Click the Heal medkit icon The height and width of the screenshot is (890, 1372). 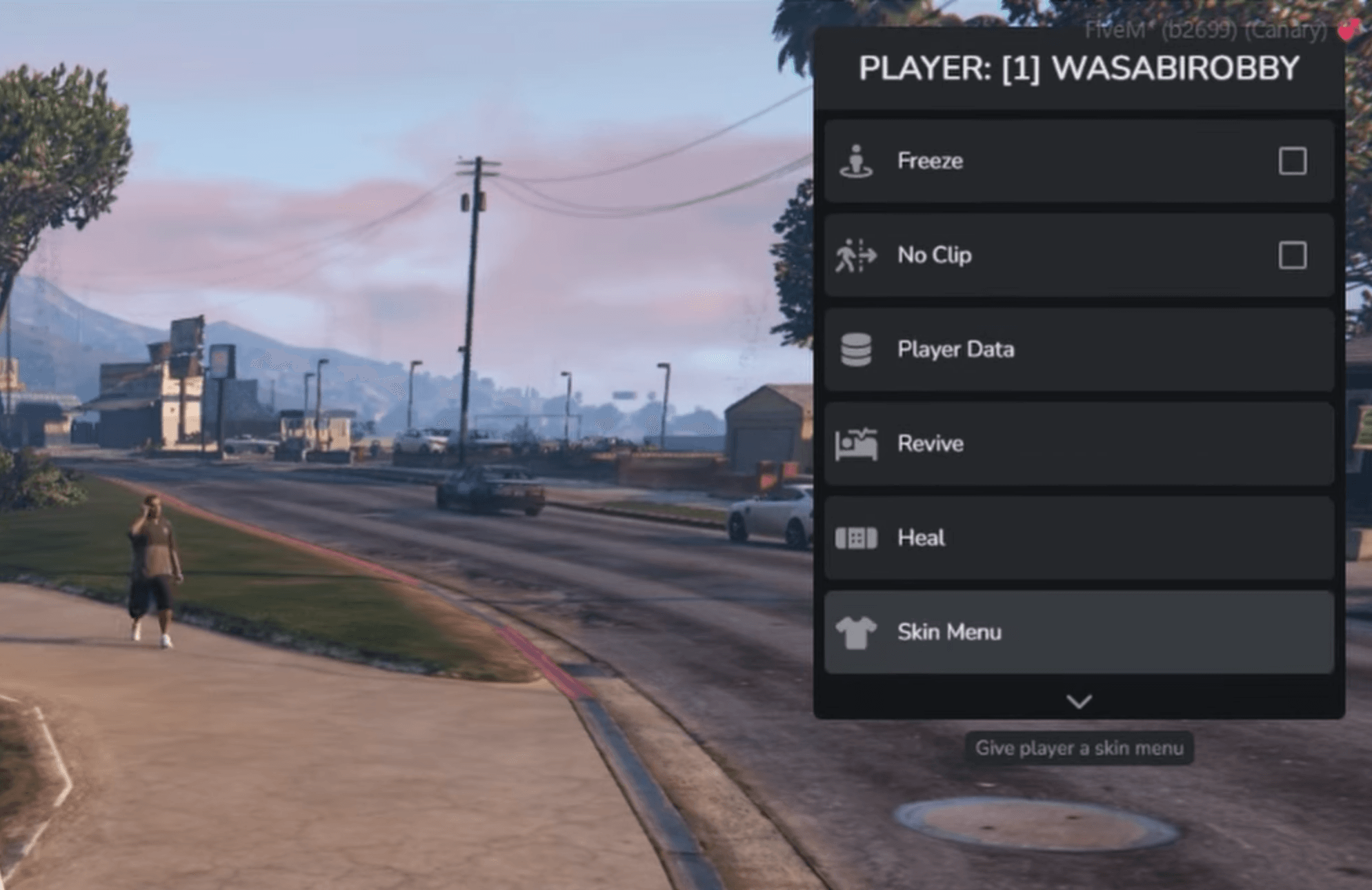856,538
